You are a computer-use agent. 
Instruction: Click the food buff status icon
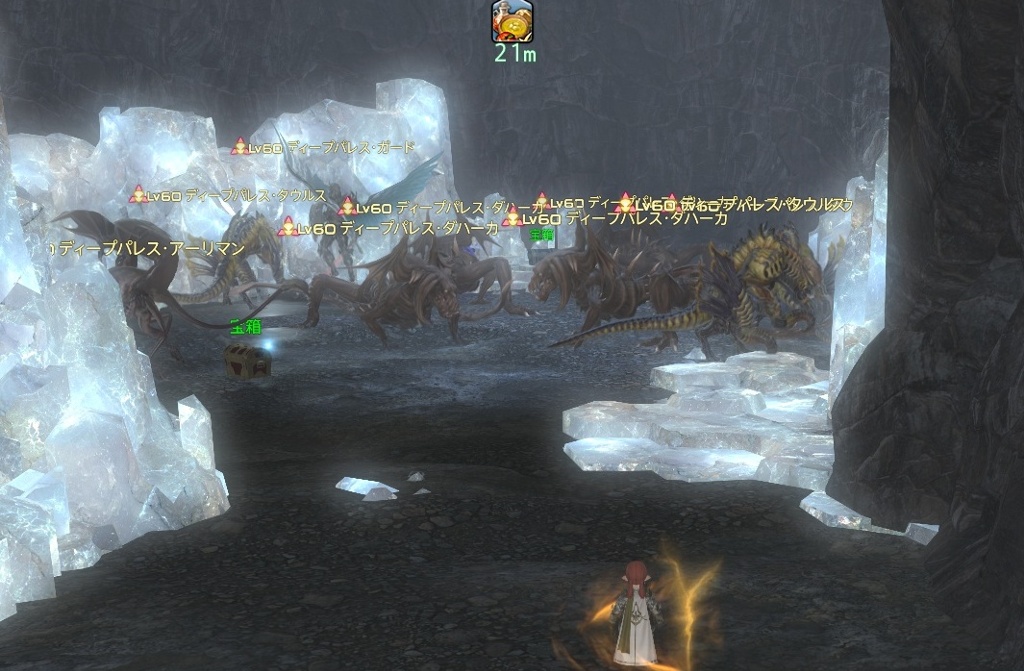coord(512,21)
